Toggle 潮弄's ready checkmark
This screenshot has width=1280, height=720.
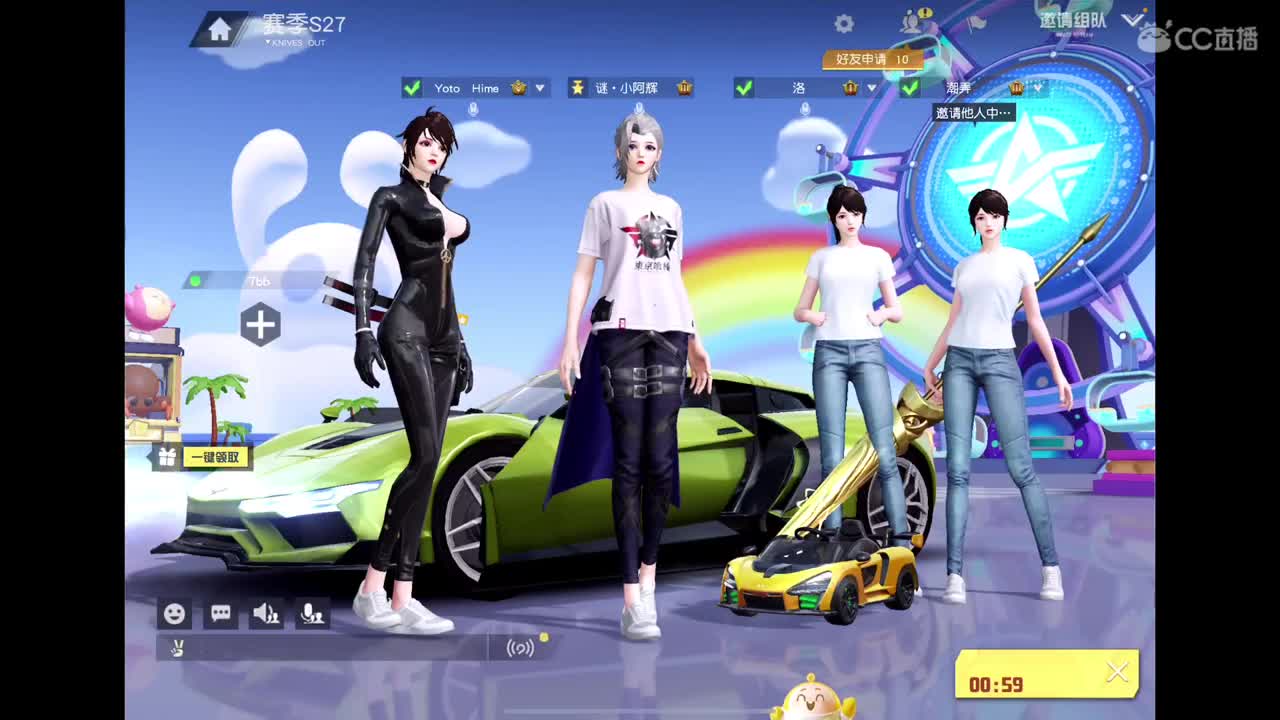tap(908, 88)
